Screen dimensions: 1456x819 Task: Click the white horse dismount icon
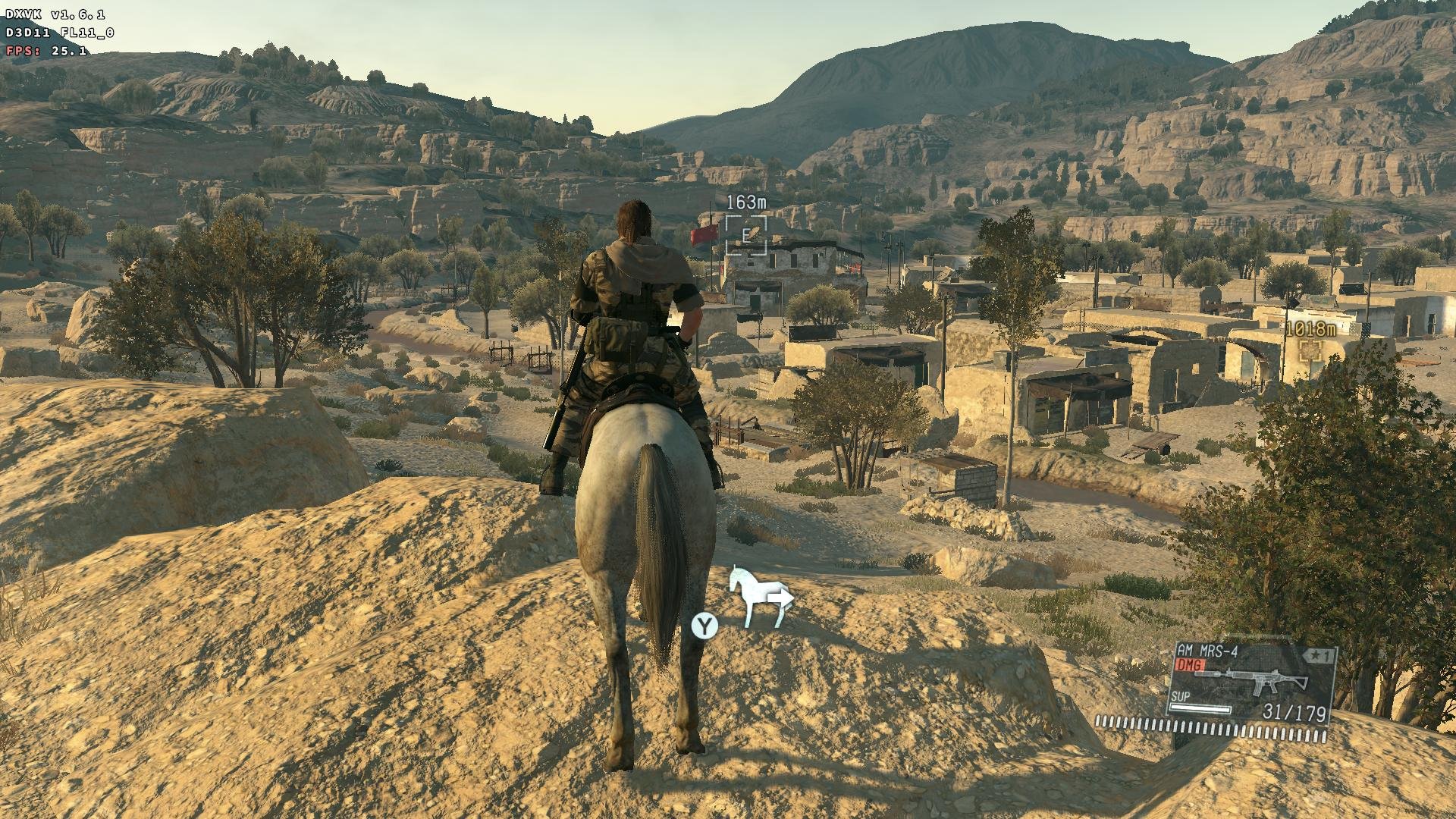pos(760,597)
